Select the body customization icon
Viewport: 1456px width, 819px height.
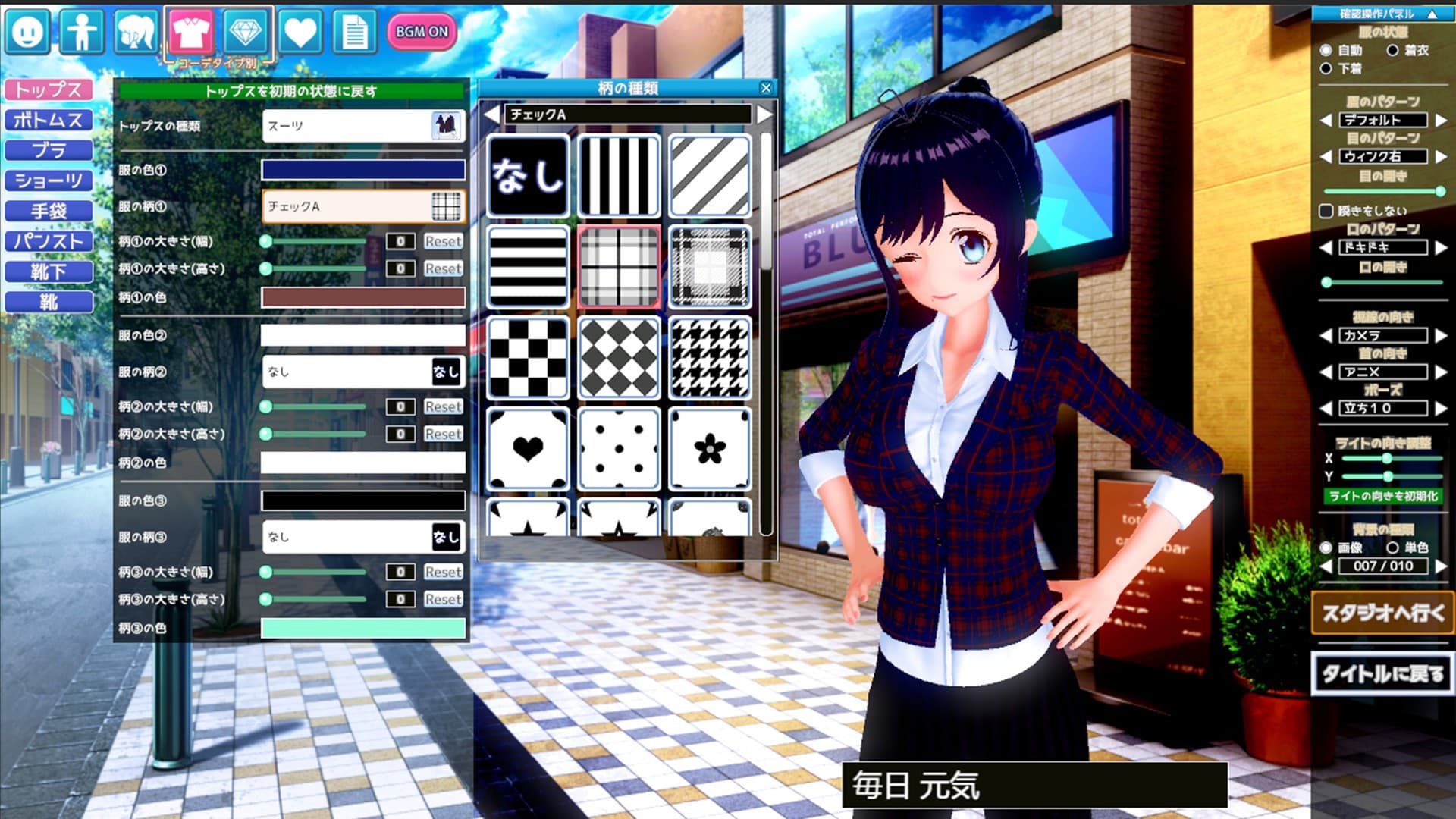pyautogui.click(x=83, y=32)
